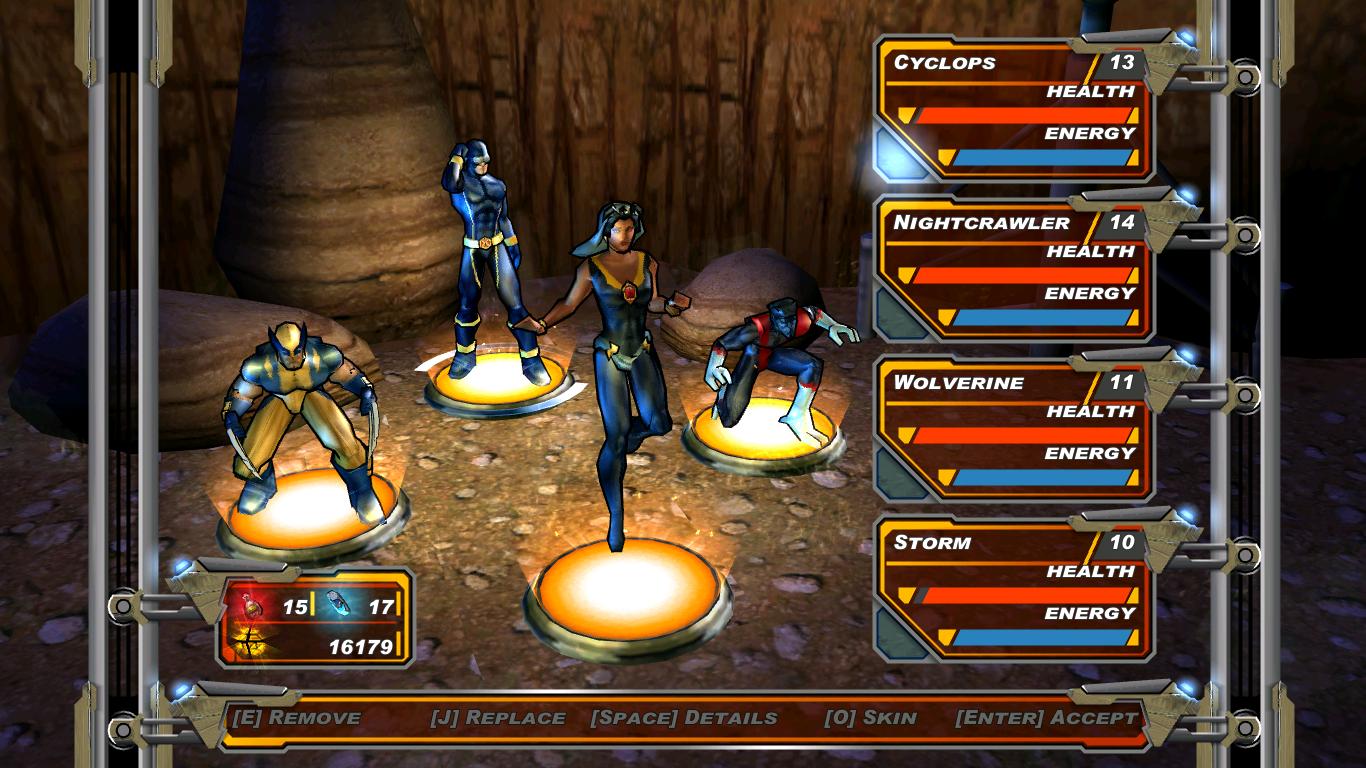Pick the Wolverine team panel
Viewport: 1366px width, 768px height.
point(1015,430)
